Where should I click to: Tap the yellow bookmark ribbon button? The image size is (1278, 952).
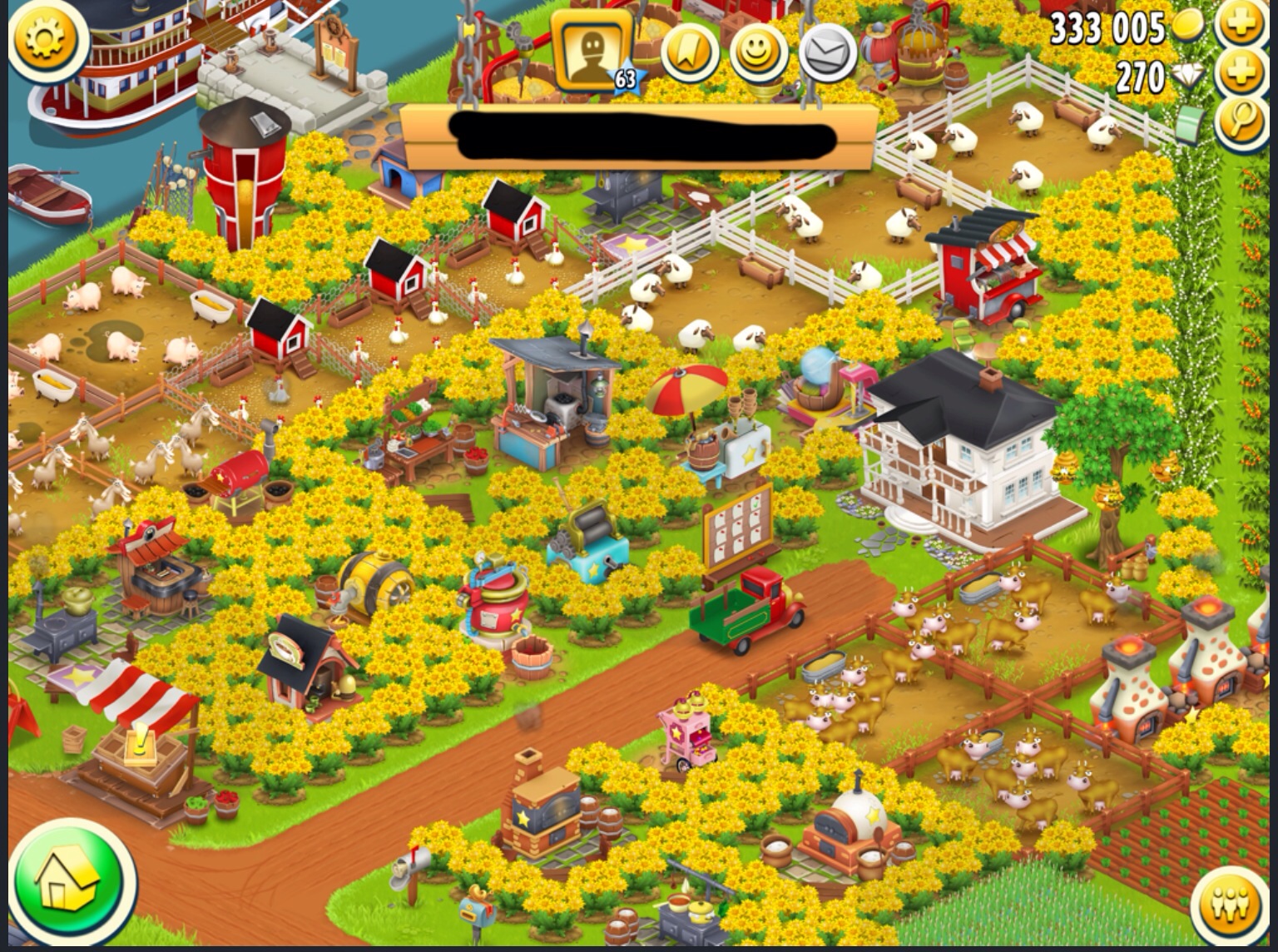[x=690, y=52]
